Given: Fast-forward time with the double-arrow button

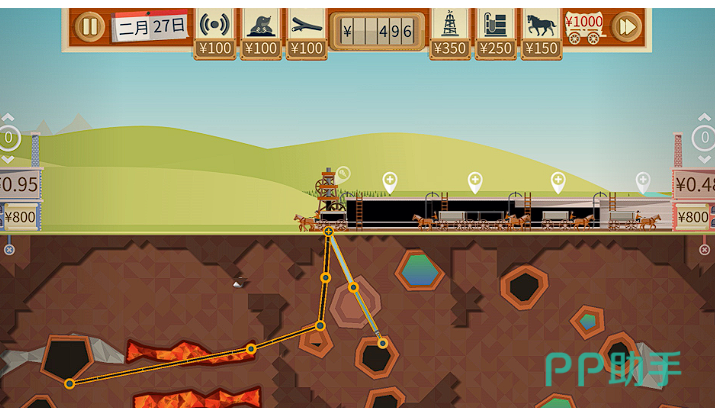Looking at the screenshot, I should click(x=627, y=26).
